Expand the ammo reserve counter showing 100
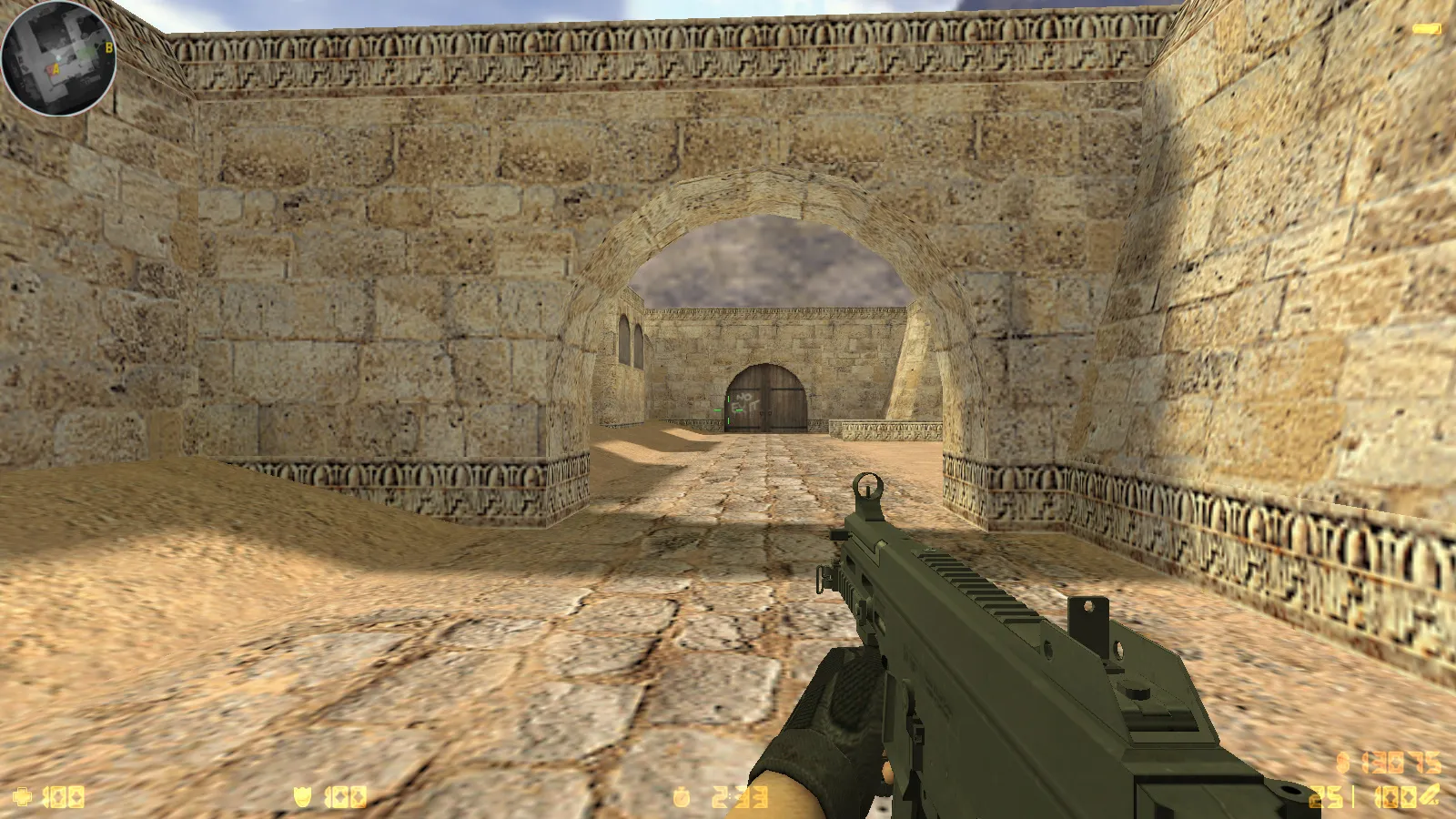Viewport: 1456px width, 819px height. (1399, 796)
